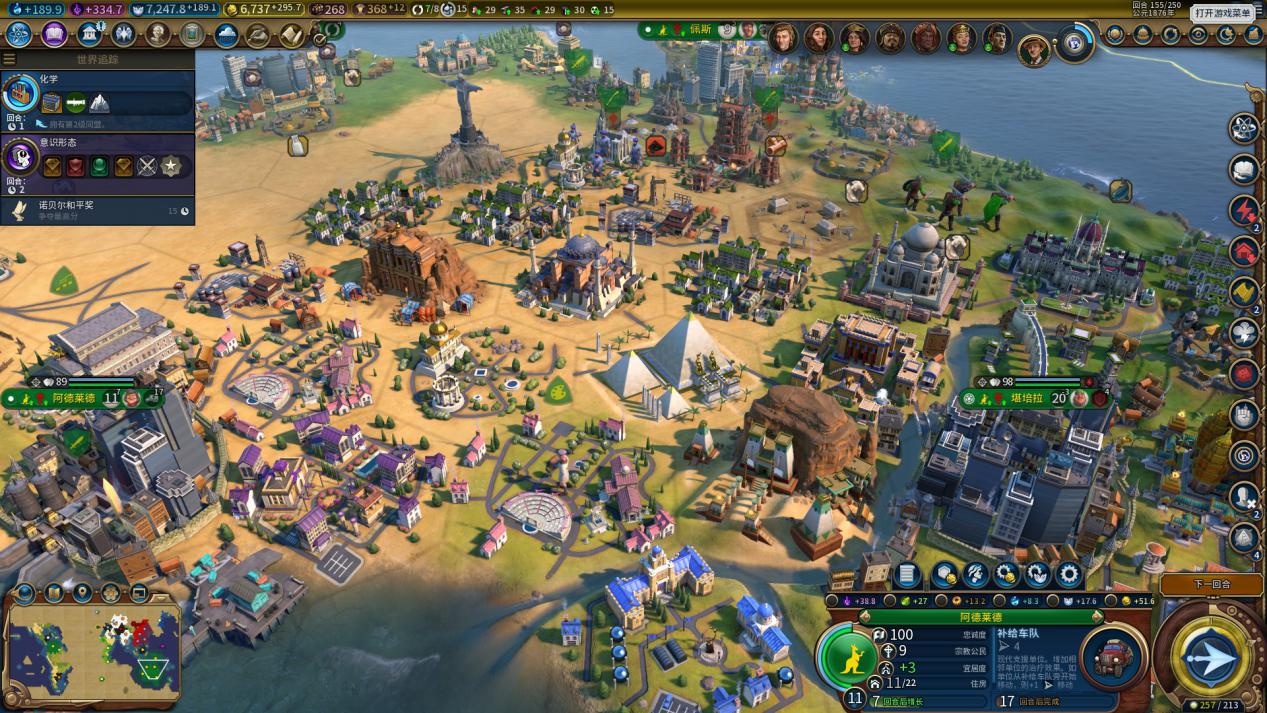This screenshot has width=1267, height=713.
Task: Open the technology tree (atom icon)
Action: [x=18, y=35]
